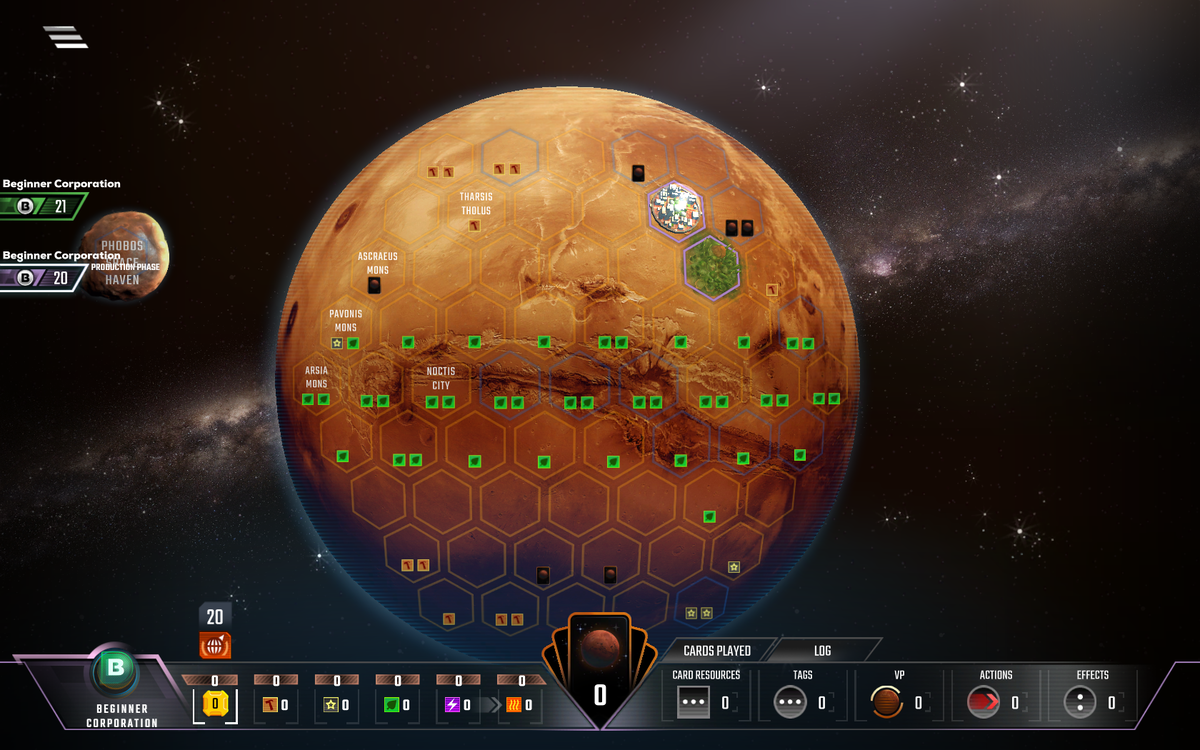
Task: Select the purple energy resource icon
Action: [452, 705]
